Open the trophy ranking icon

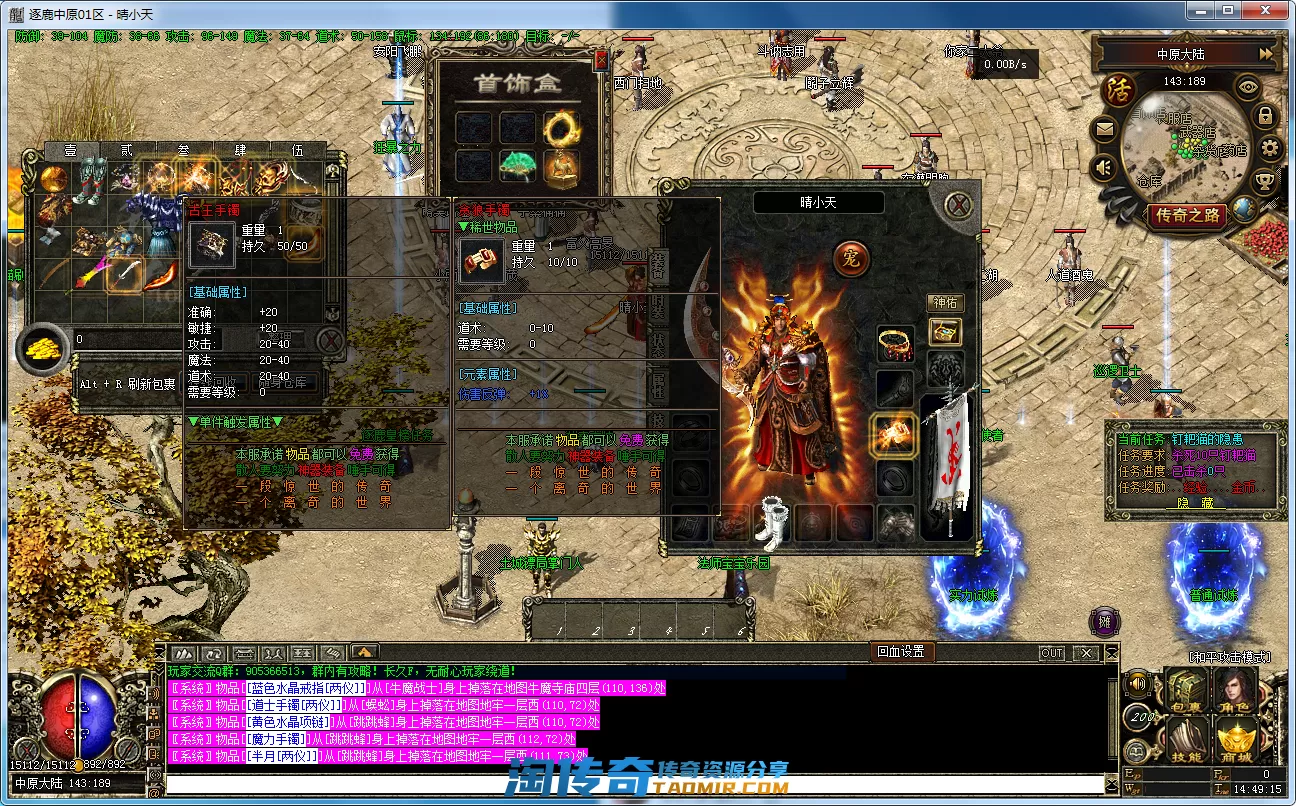(x=1264, y=181)
